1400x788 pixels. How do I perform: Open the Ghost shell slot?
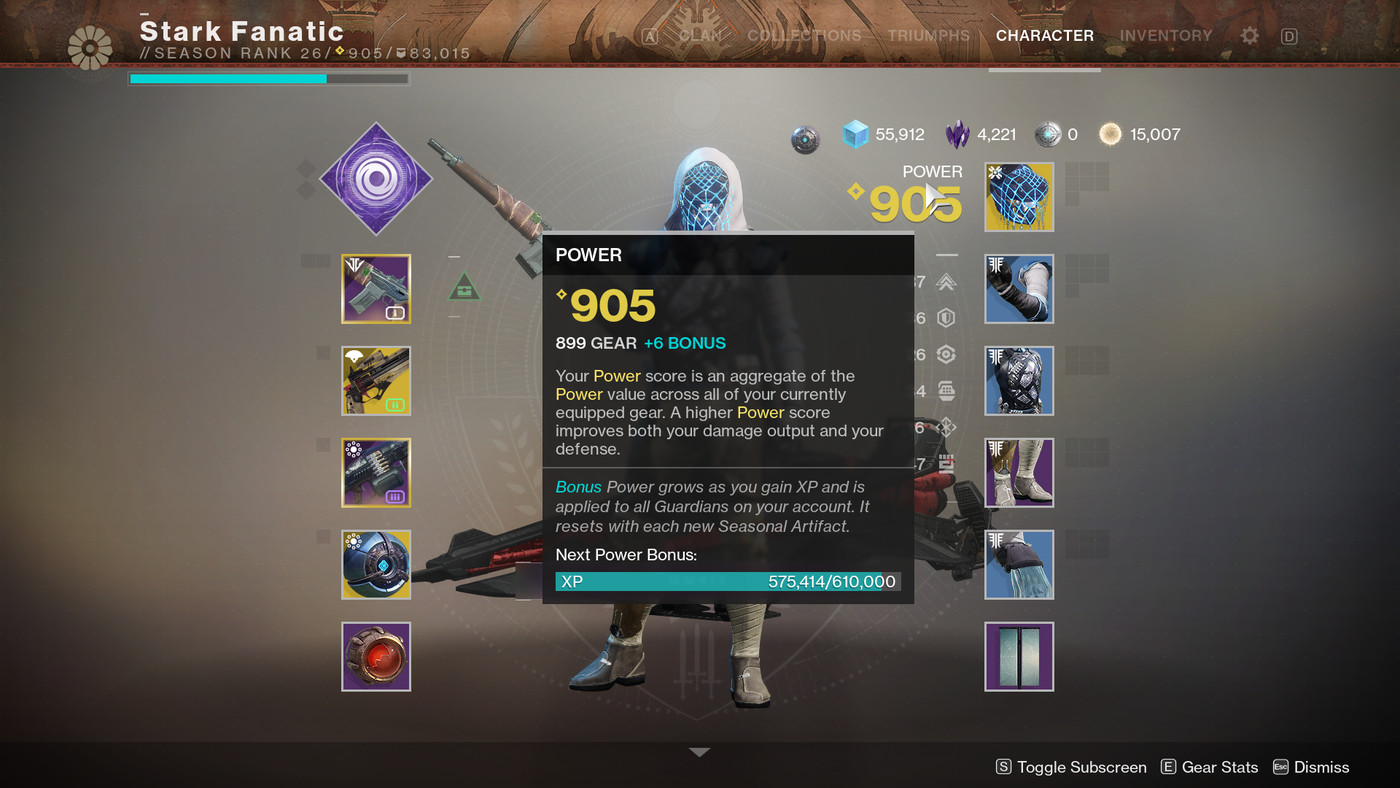click(x=376, y=565)
